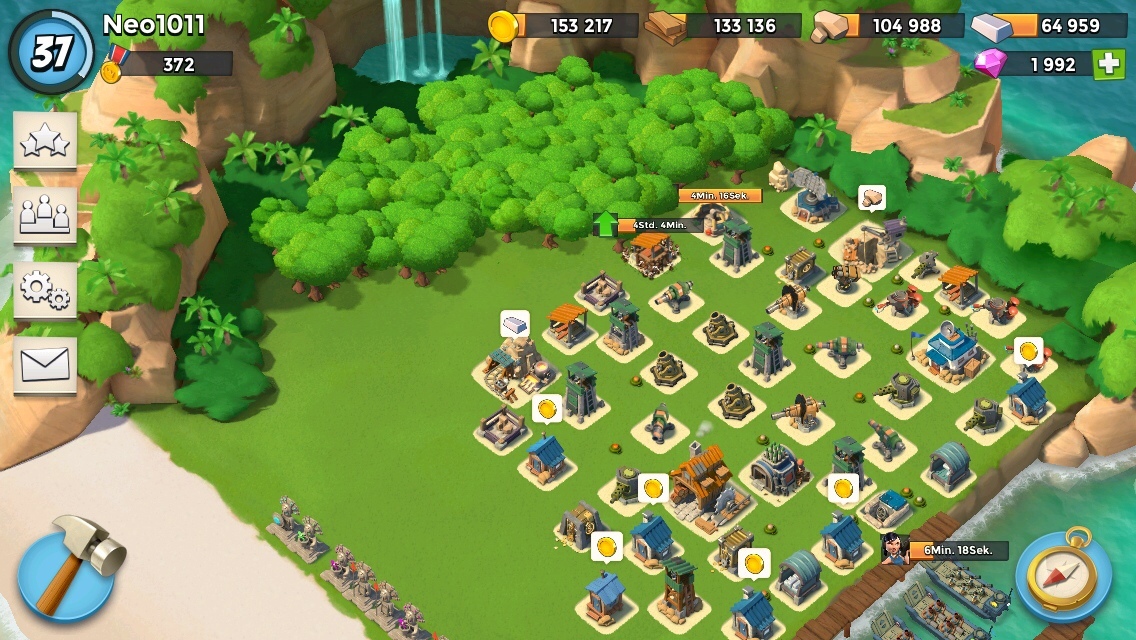The height and width of the screenshot is (640, 1136).
Task: Tap the green upgrade arrow icon
Action: click(606, 224)
